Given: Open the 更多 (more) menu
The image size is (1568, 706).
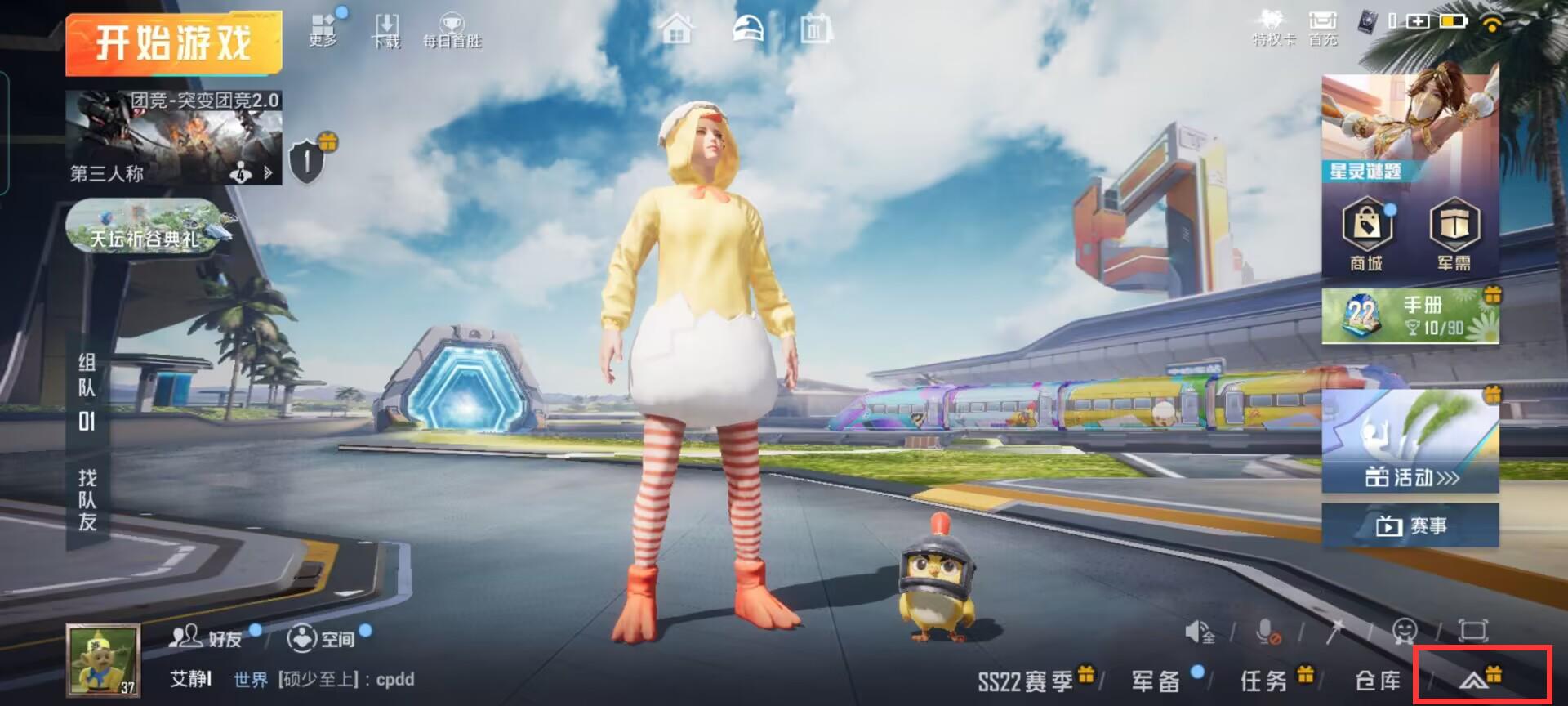Looking at the screenshot, I should [x=323, y=31].
